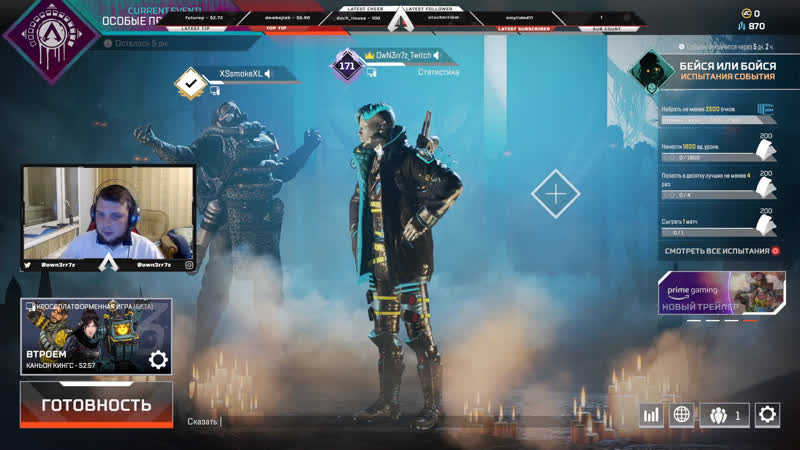Open settings with the bottom-right gear

[768, 415]
